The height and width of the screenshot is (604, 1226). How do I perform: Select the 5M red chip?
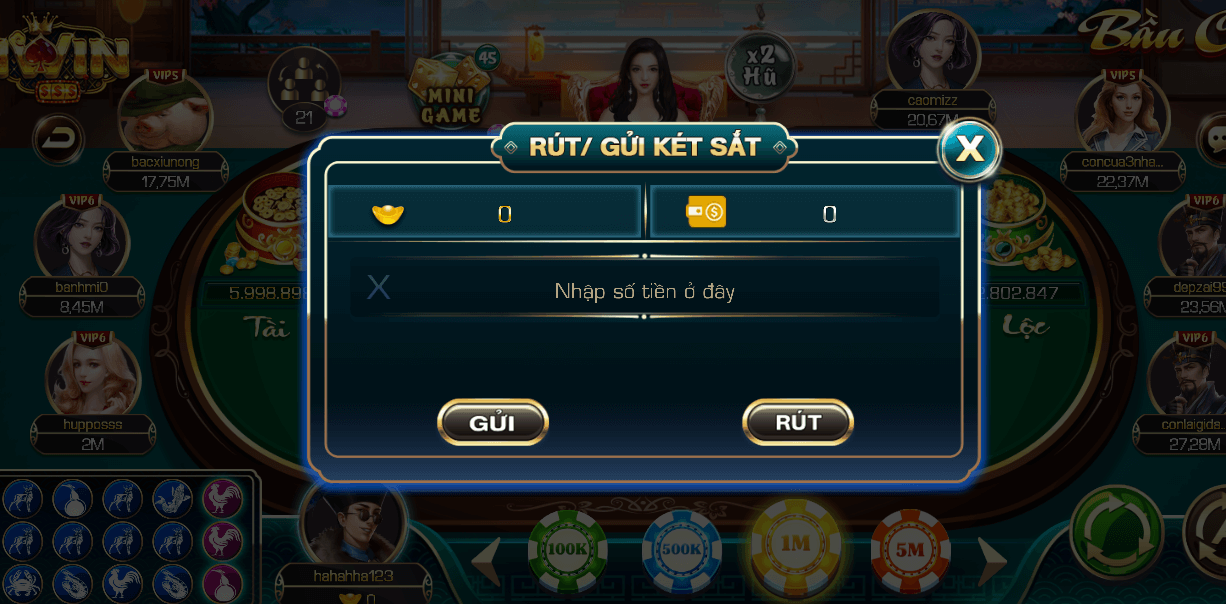[910, 549]
